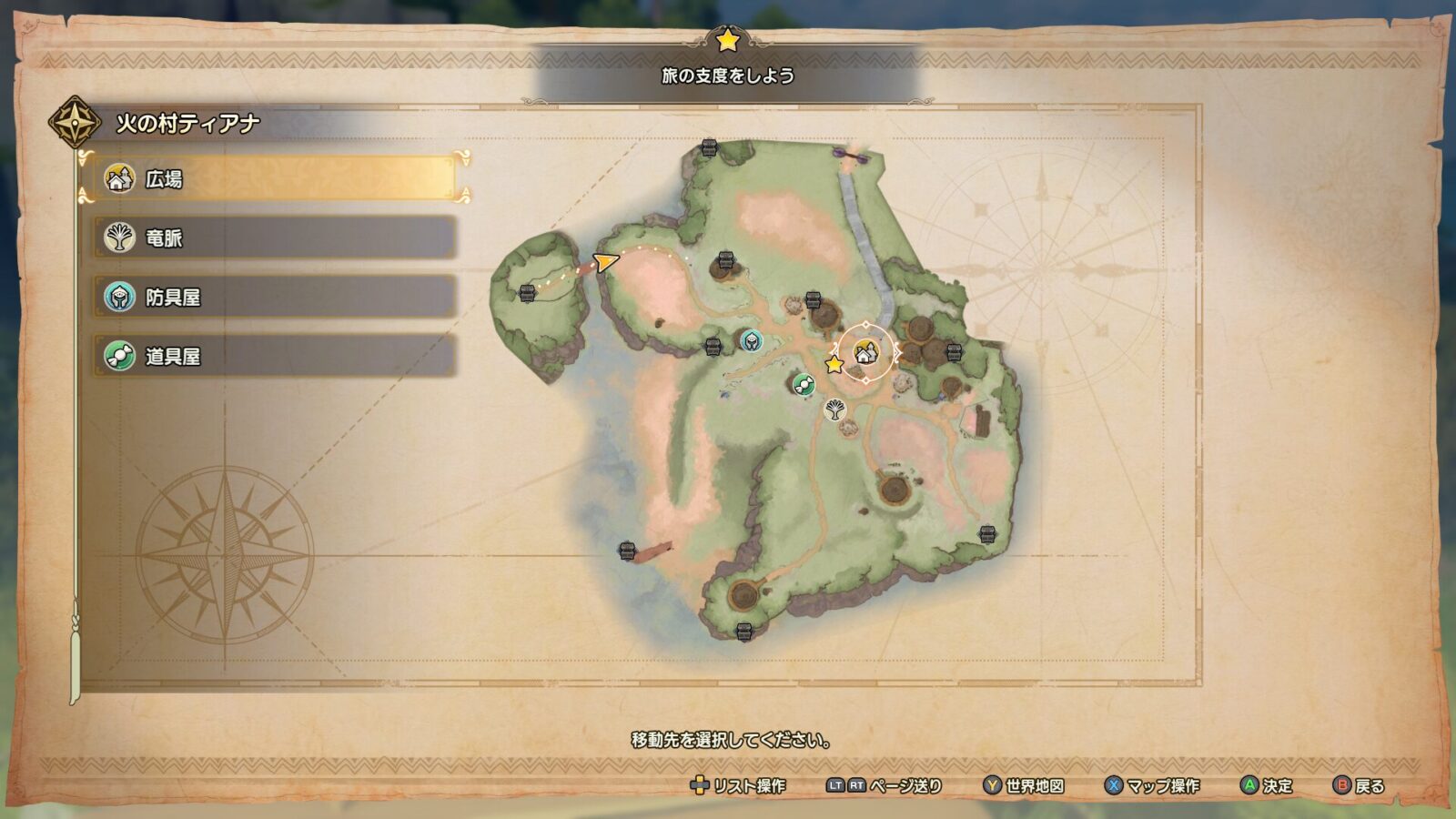The height and width of the screenshot is (819, 1456).
Task: Pick the 道具屋 item shop entry
Action: coord(273,356)
